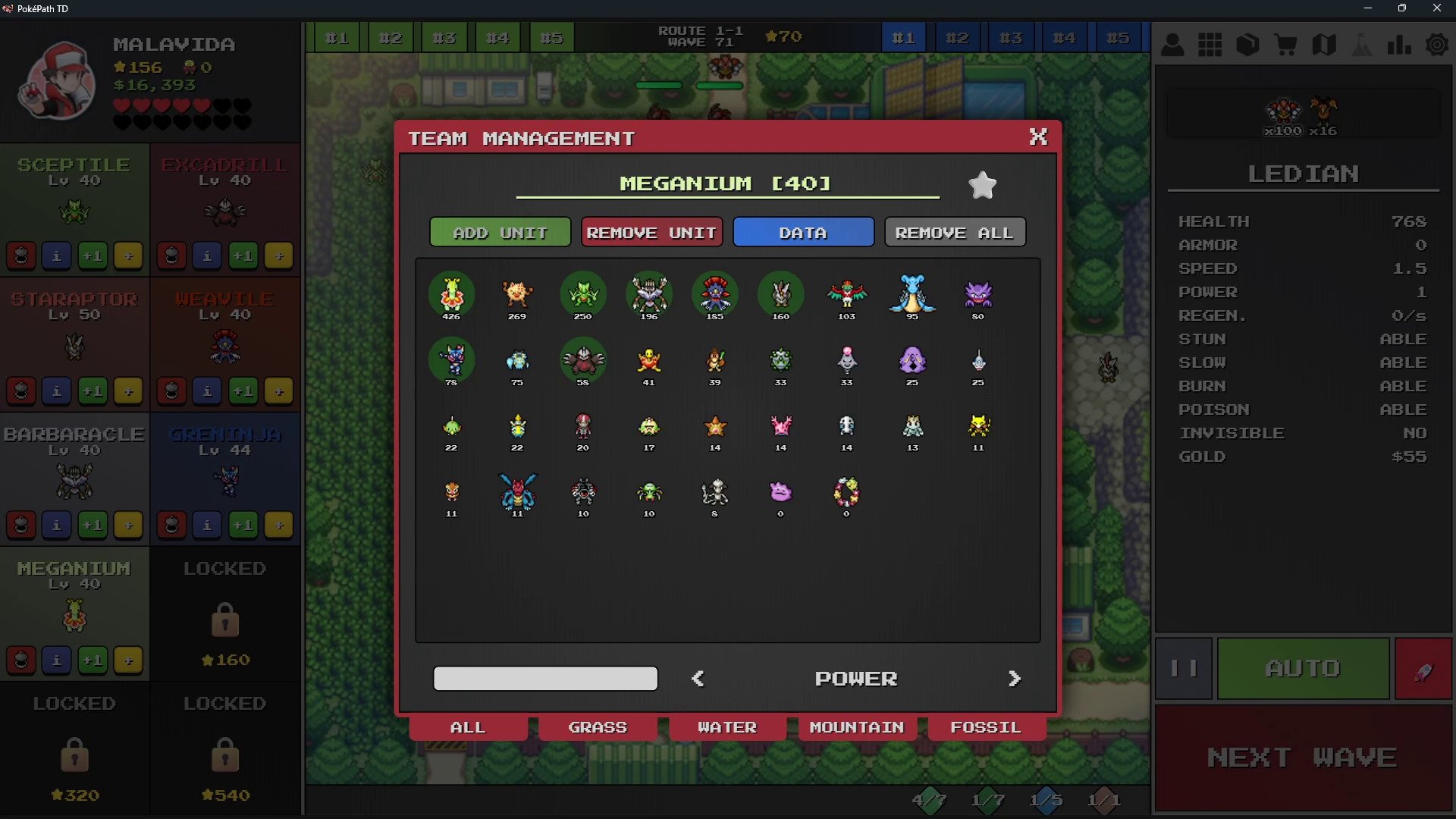This screenshot has width=1456, height=819.
Task: Click the Remove Unit button
Action: (651, 233)
